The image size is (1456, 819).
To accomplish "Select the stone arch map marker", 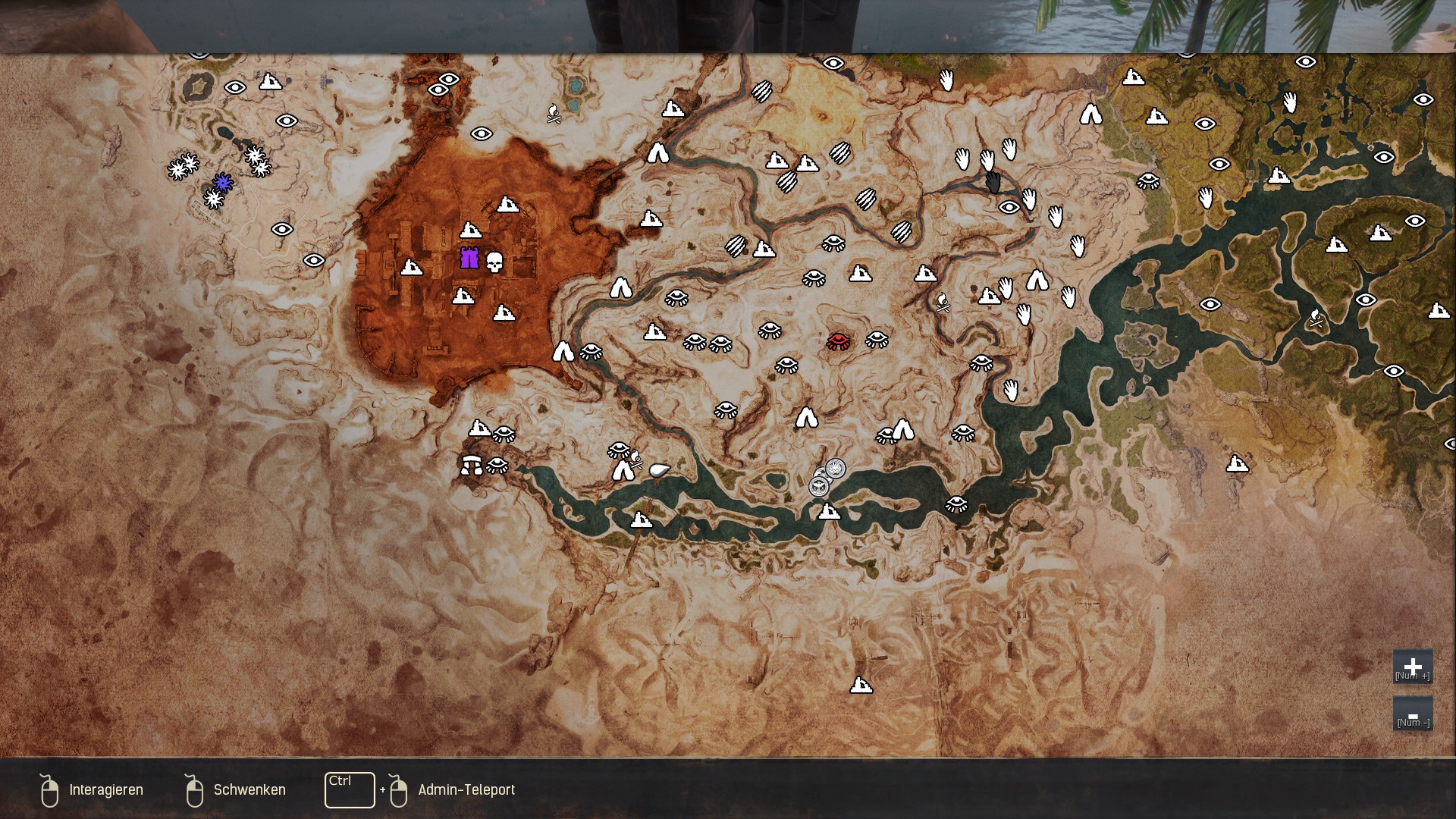I will pos(472,464).
